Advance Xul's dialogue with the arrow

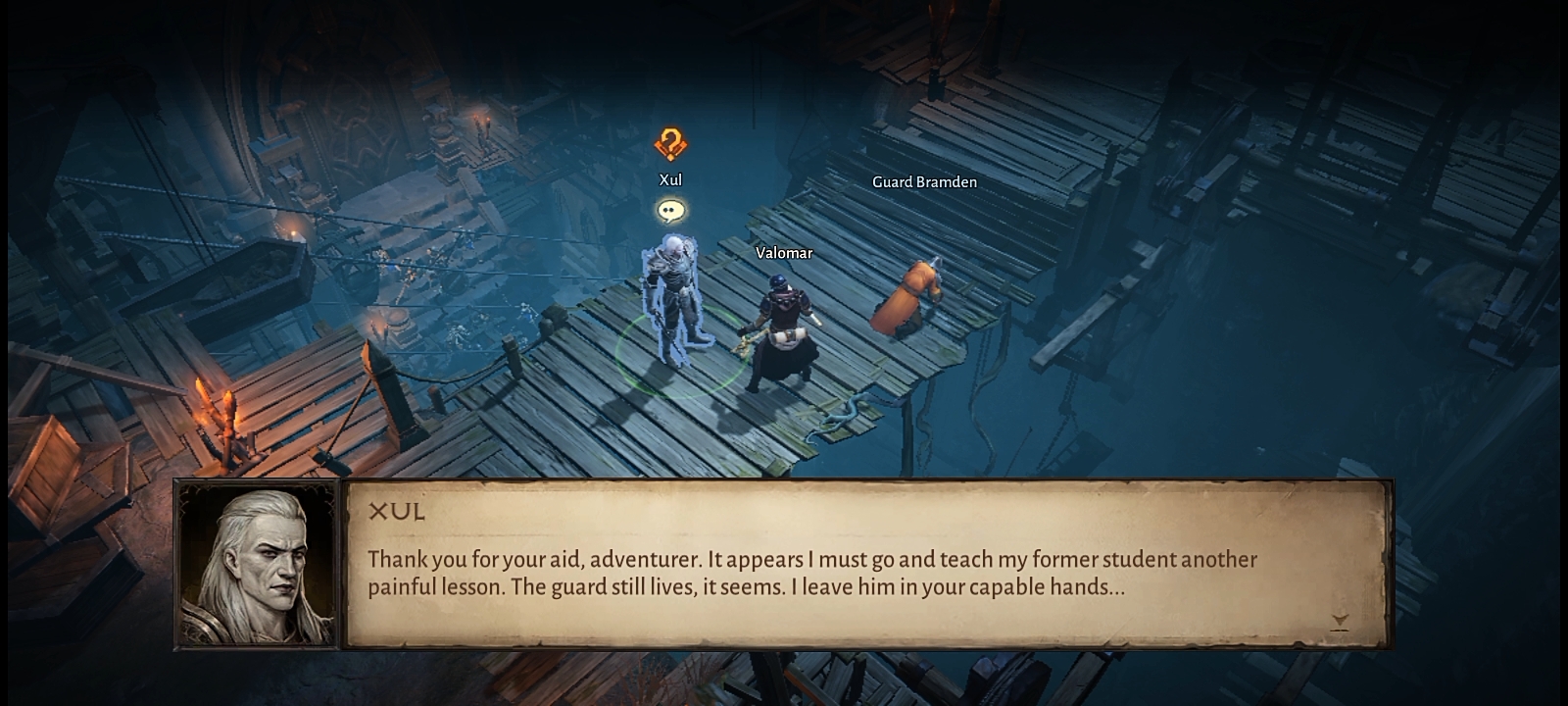pyautogui.click(x=1340, y=621)
